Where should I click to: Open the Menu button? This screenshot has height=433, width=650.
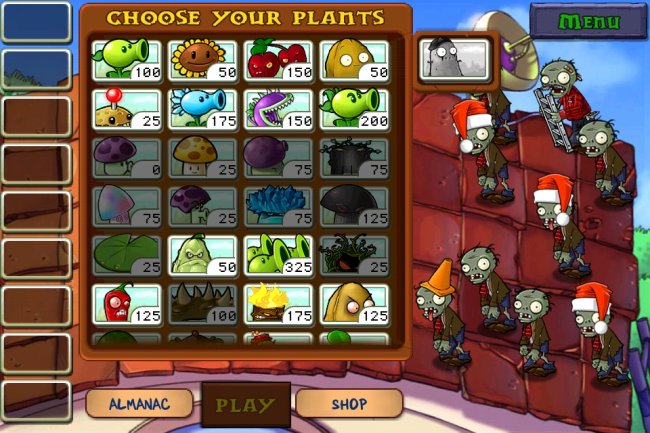pyautogui.click(x=588, y=21)
